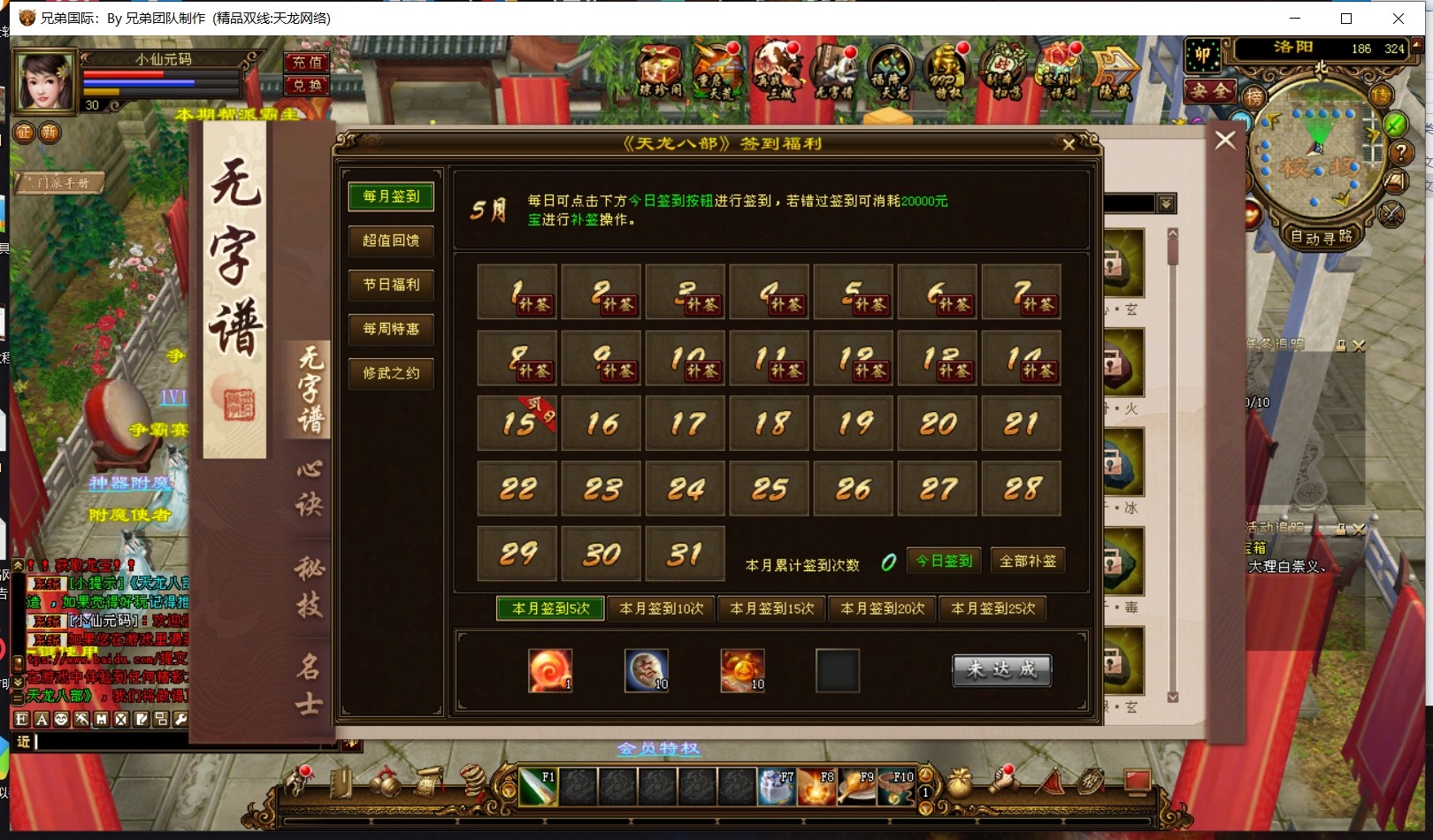This screenshot has width=1433, height=840.
Task: Click the 未达成 reward claim button
Action: (1001, 670)
